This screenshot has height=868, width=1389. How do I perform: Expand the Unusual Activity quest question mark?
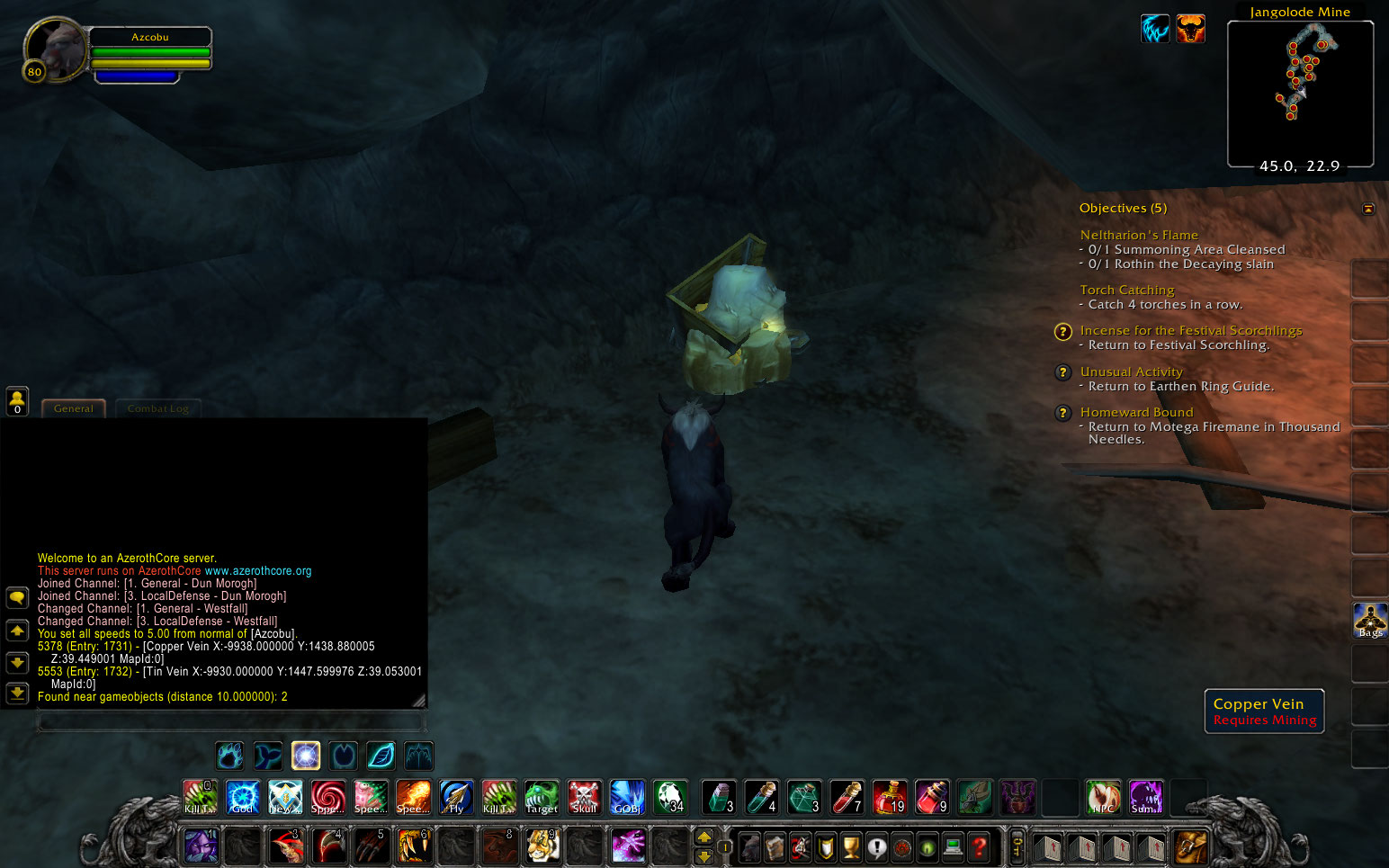point(1062,371)
